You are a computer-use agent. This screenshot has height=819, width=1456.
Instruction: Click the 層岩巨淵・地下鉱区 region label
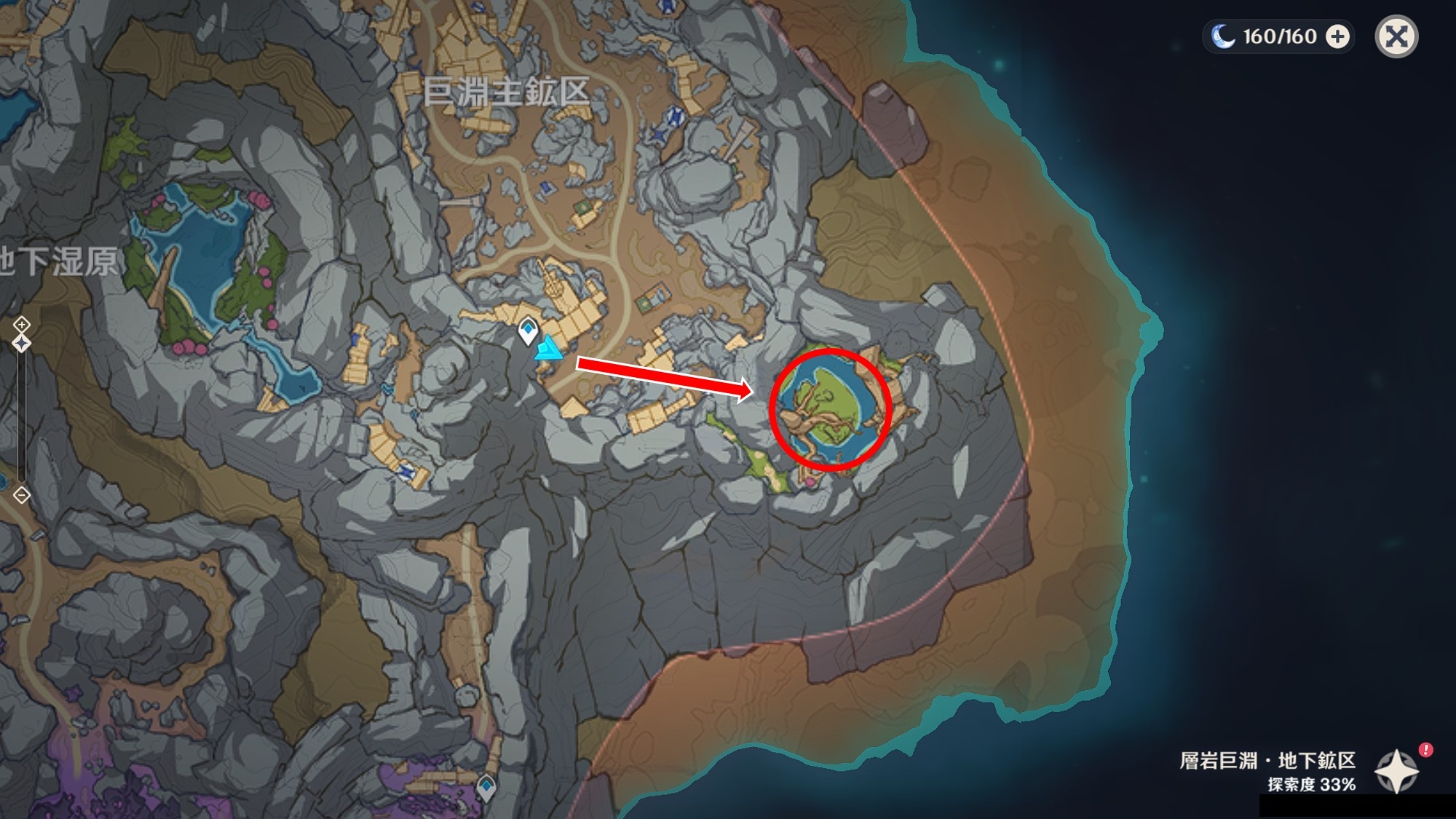[x=1267, y=761]
